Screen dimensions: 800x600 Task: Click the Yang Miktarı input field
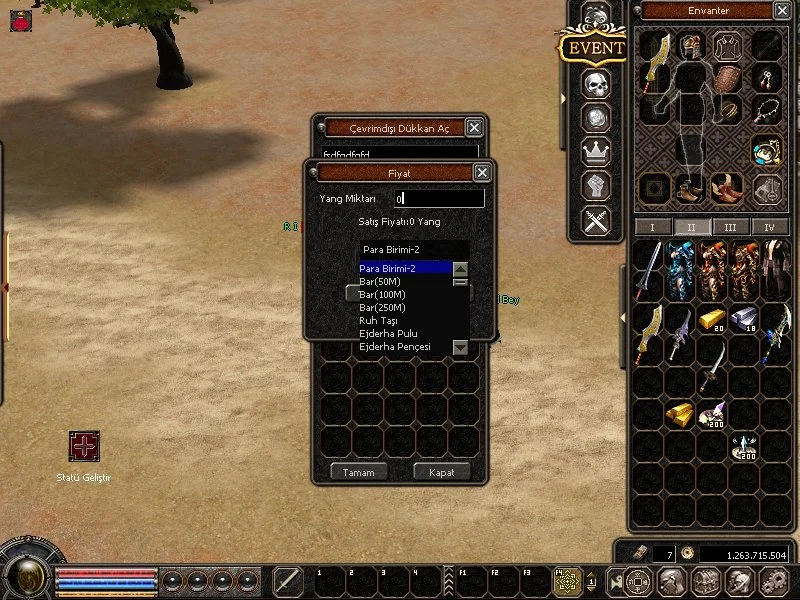439,199
